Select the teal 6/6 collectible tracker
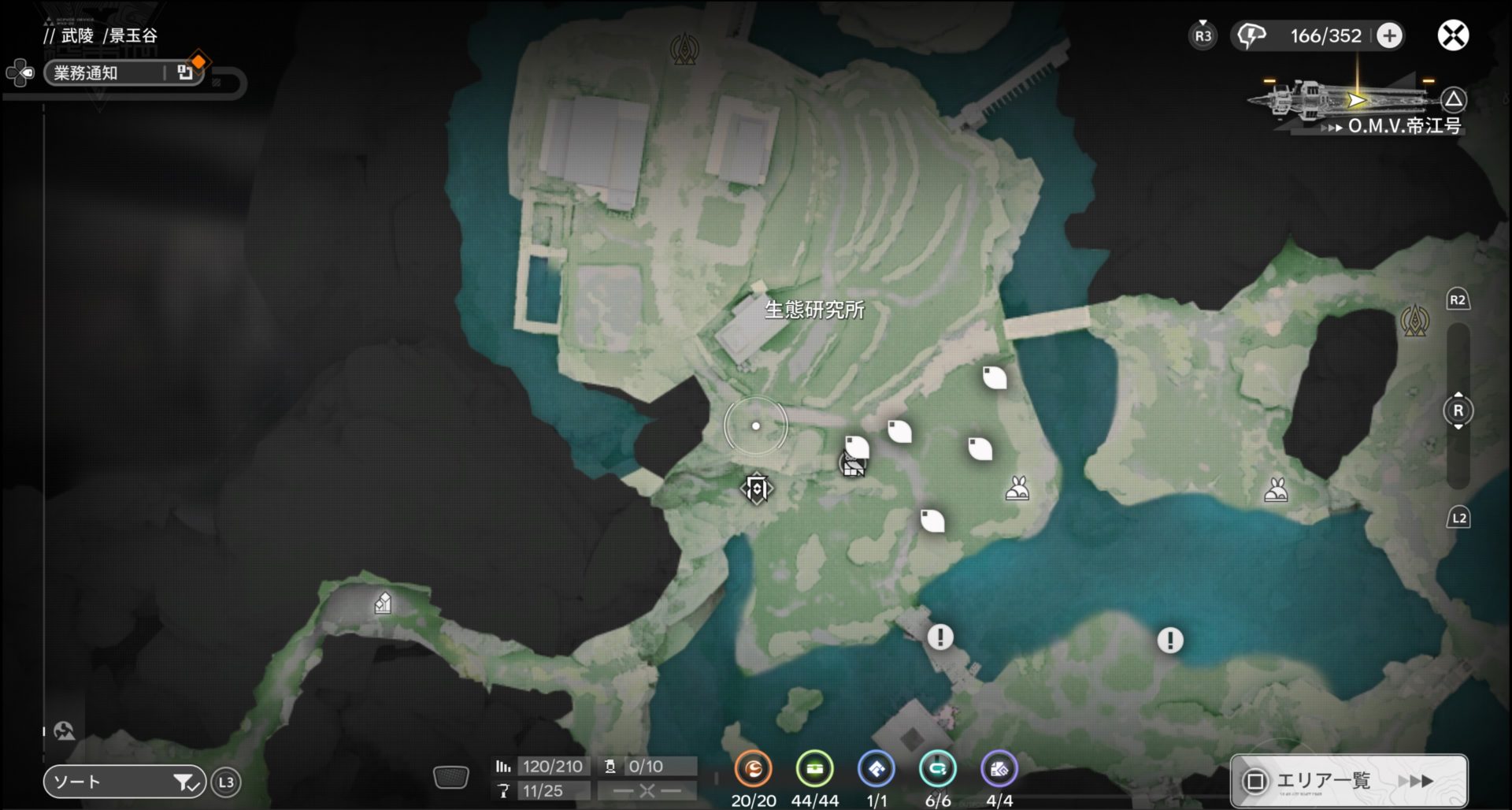 tap(937, 769)
